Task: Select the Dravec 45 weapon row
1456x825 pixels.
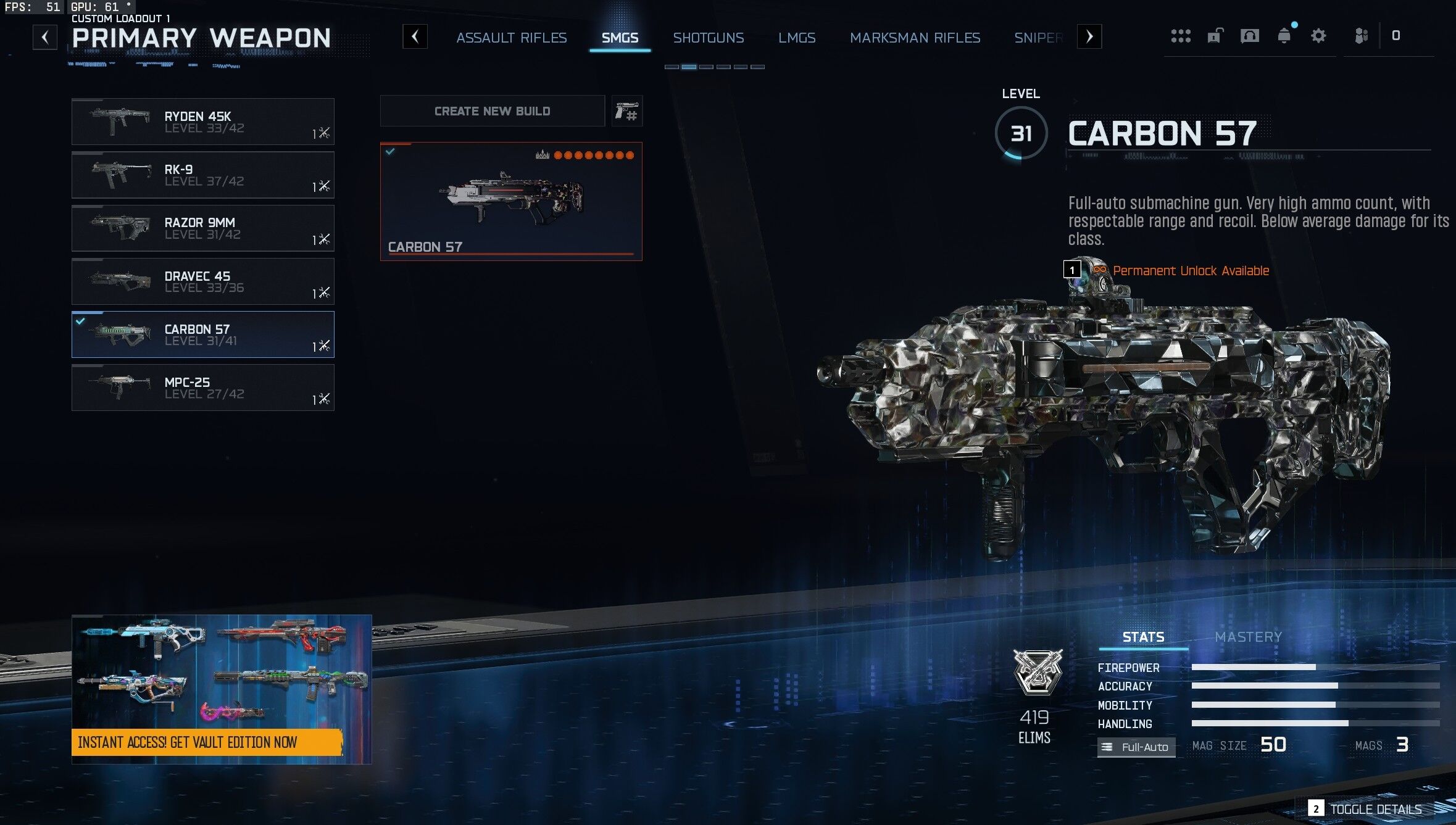Action: (x=202, y=281)
